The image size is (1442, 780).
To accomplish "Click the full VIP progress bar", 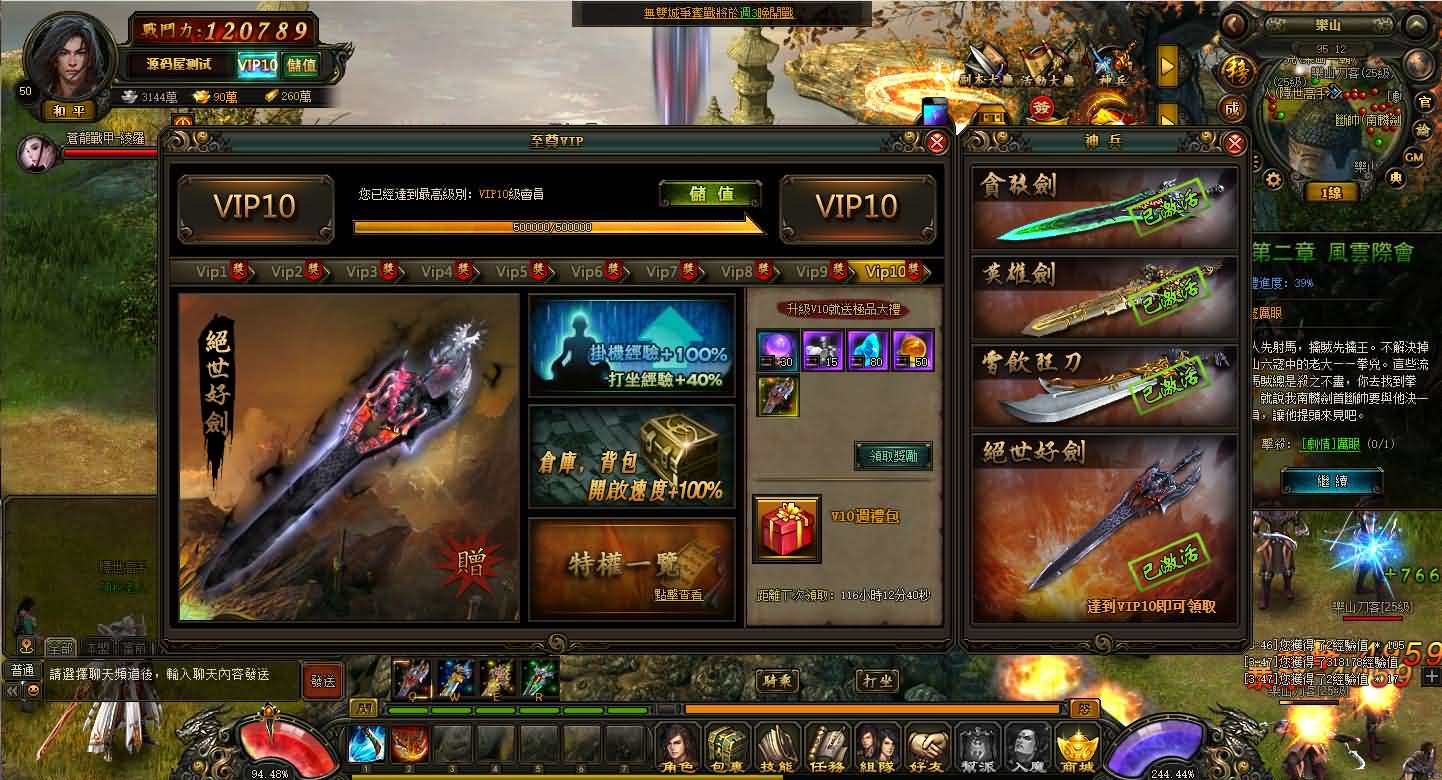I will [557, 228].
